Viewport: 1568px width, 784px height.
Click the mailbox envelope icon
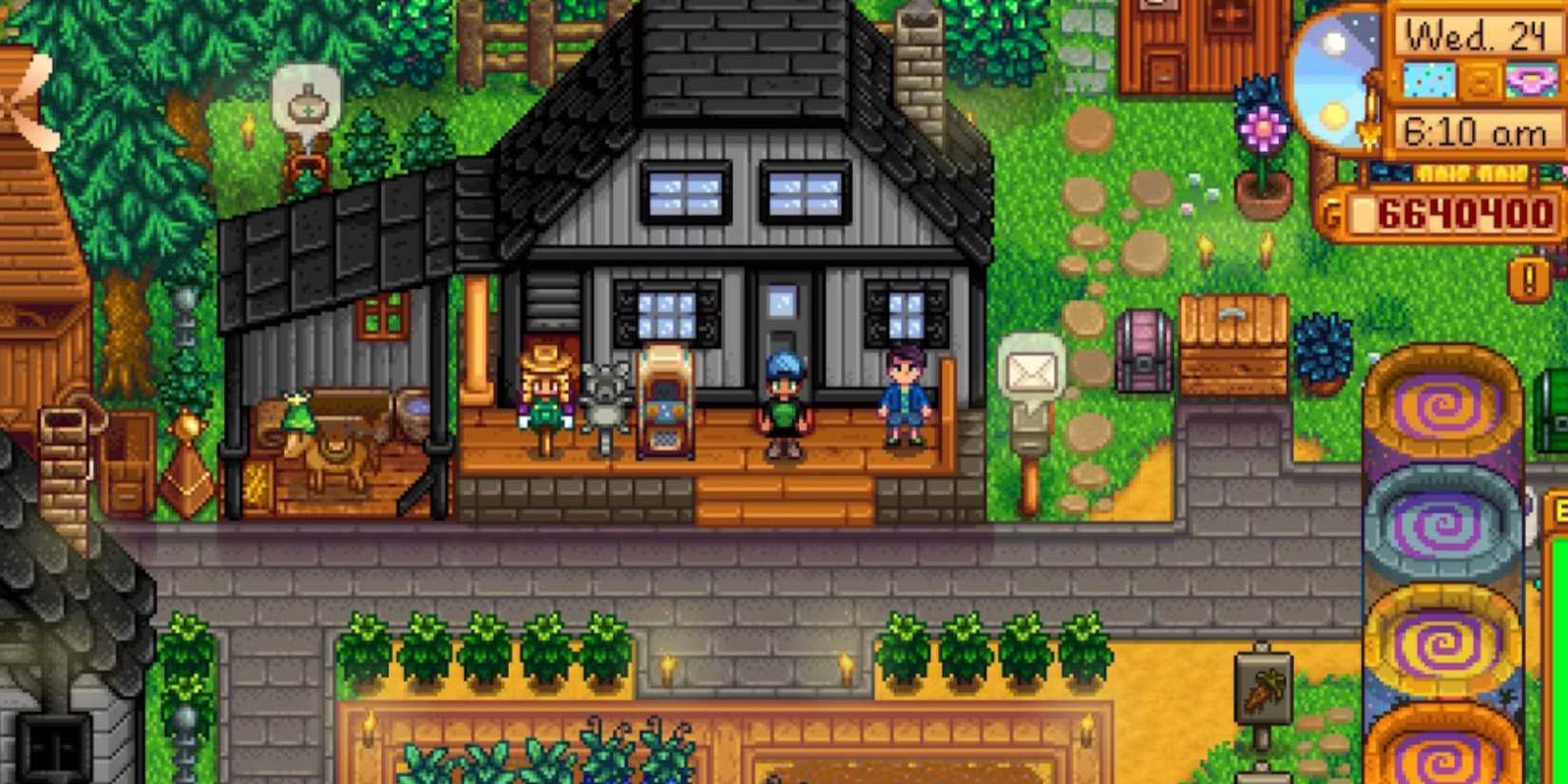pyautogui.click(x=1030, y=369)
